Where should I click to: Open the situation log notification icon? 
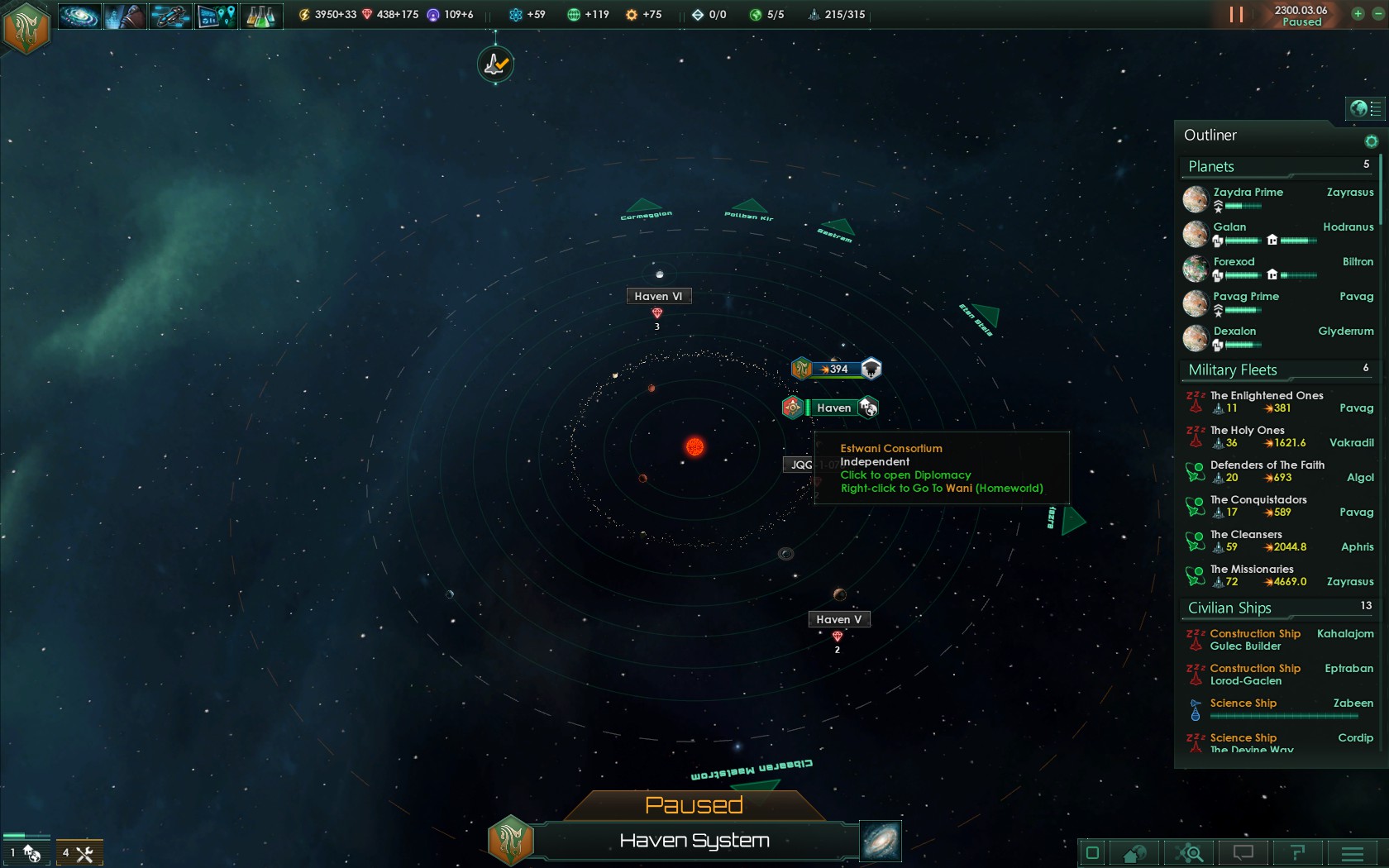[x=495, y=64]
